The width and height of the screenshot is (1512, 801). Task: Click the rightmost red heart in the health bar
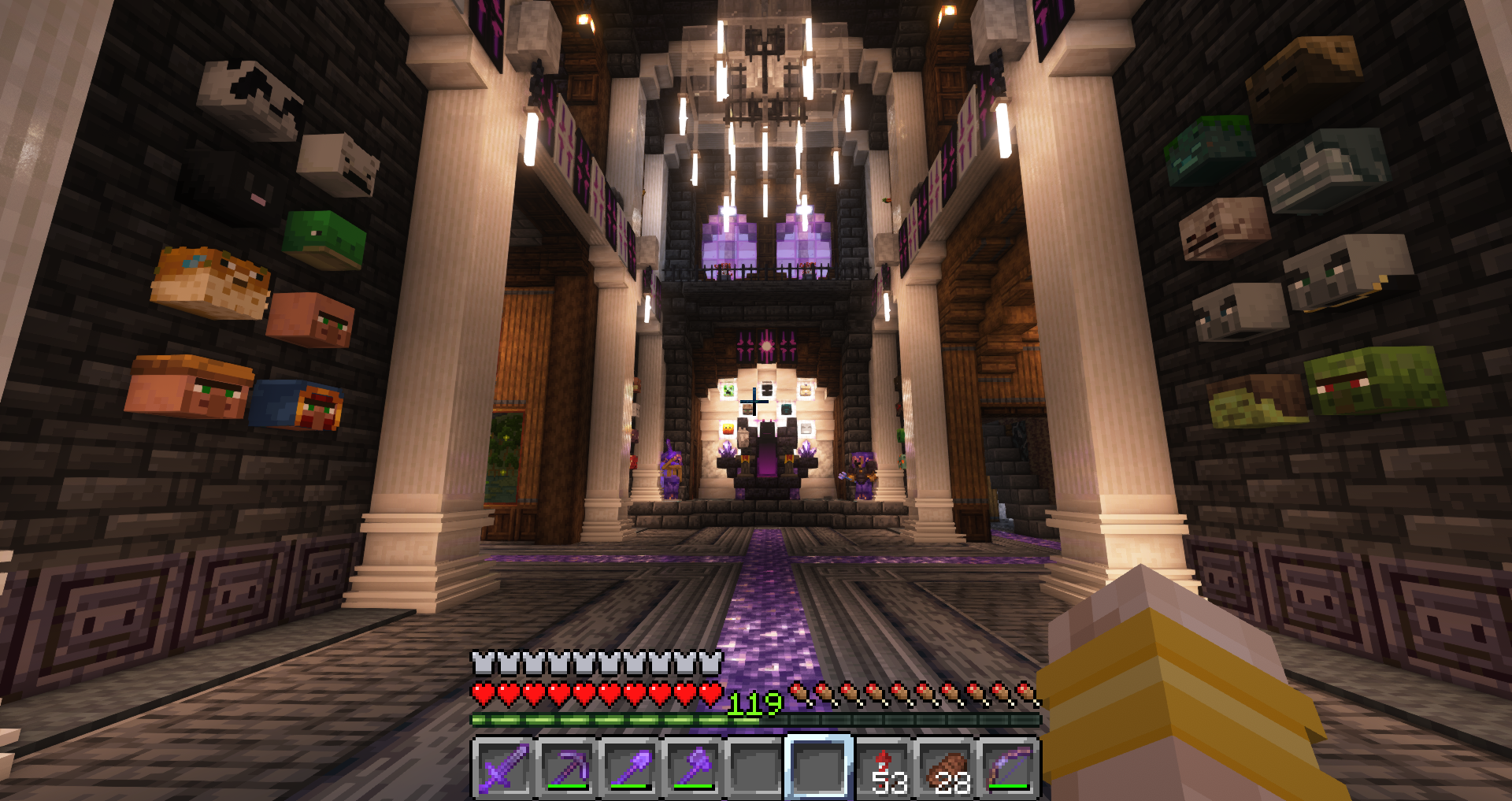point(711,693)
